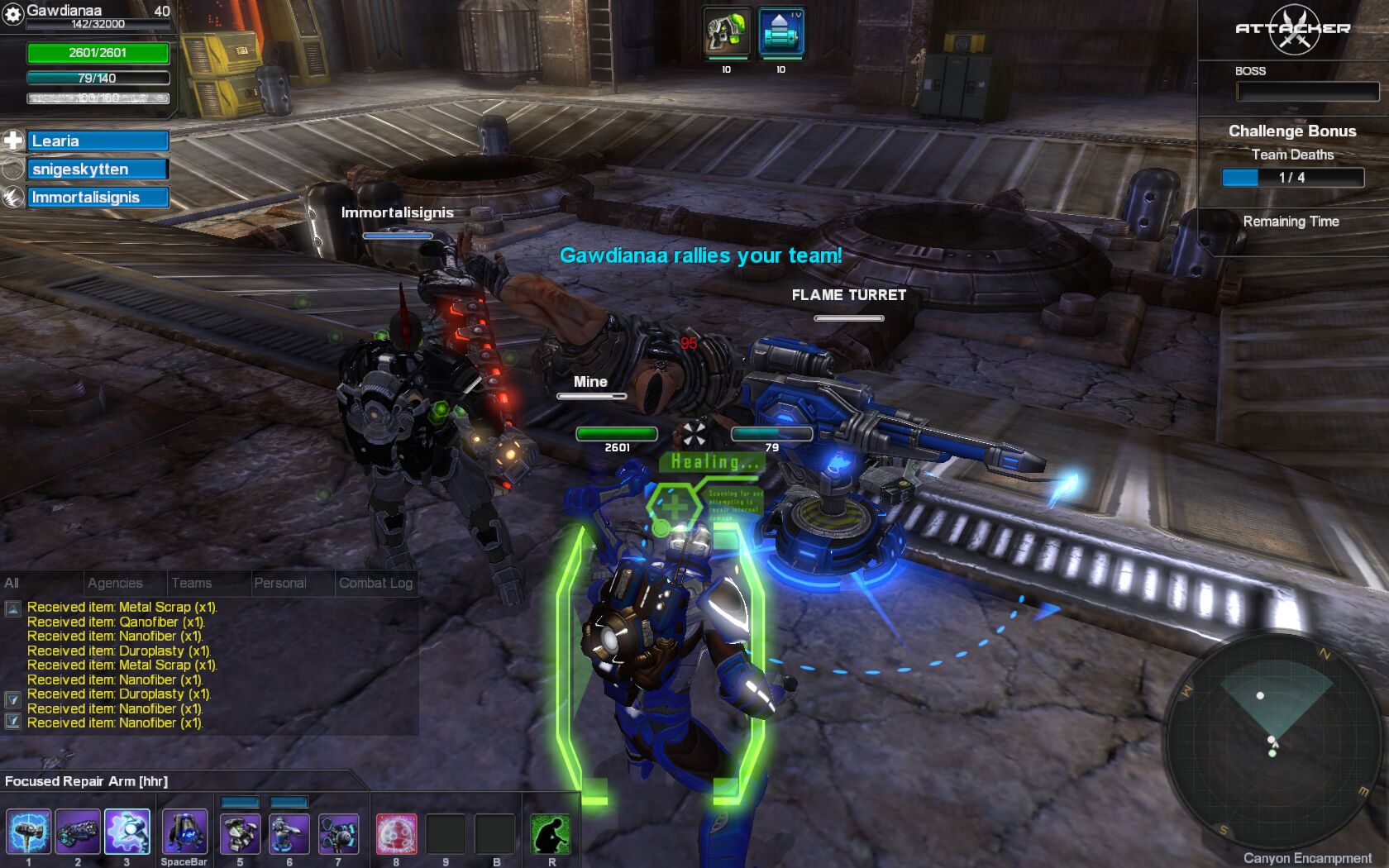Image resolution: width=1389 pixels, height=868 pixels.
Task: Activate the hammer ability in slot 1
Action: click(28, 832)
